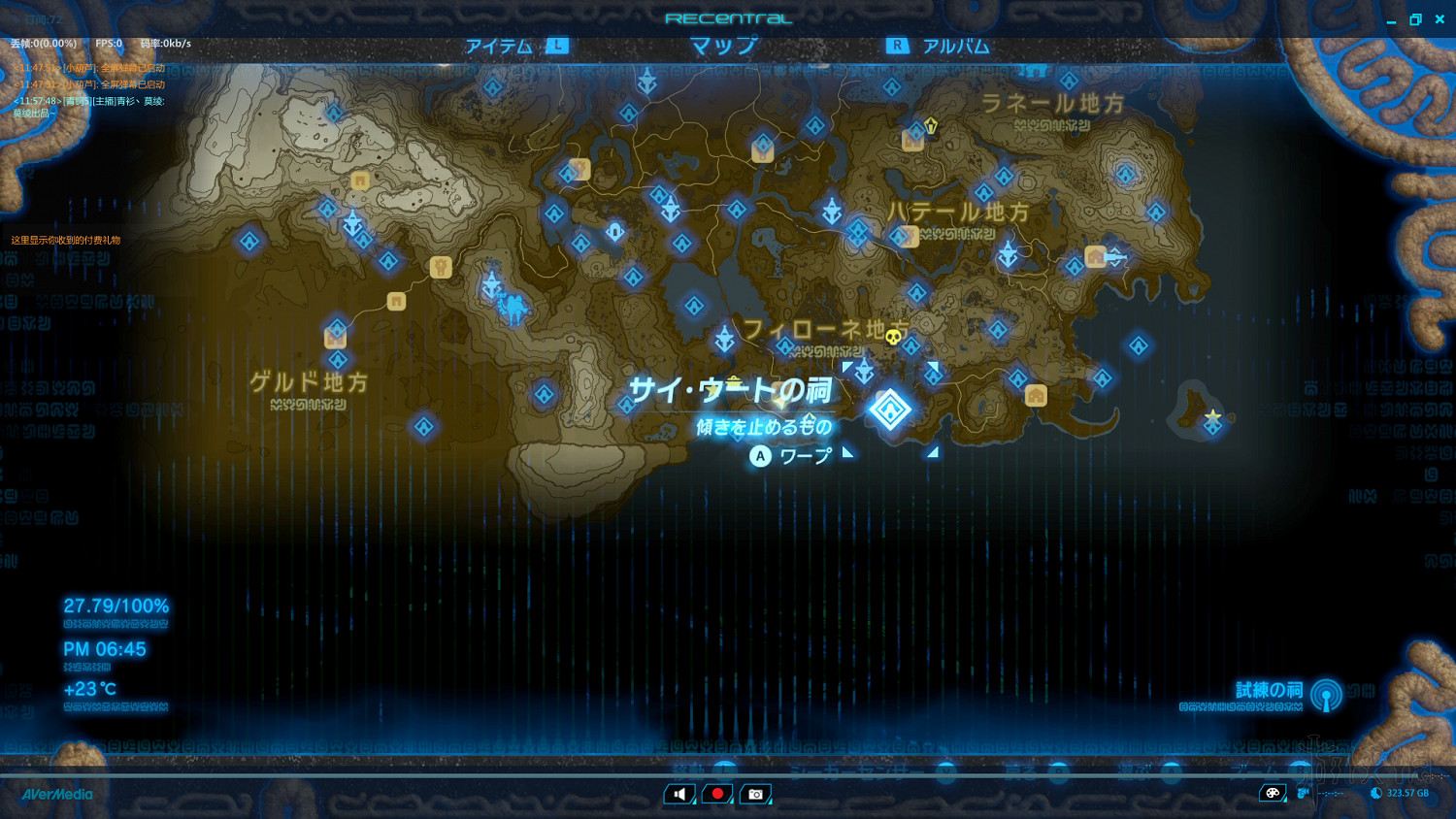Select the highlighted サイ・ウートの祠 shrine icon
Viewport: 1456px width, 819px height.
[x=890, y=409]
